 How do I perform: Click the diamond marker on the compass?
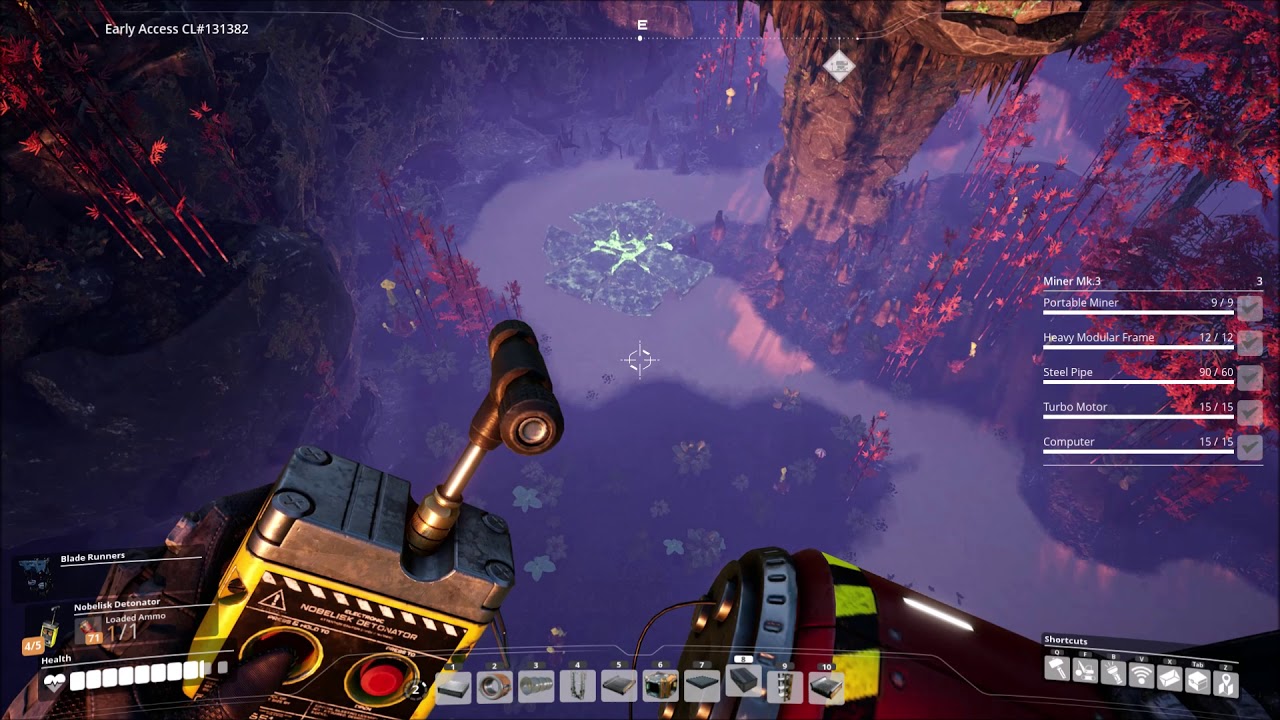click(839, 66)
